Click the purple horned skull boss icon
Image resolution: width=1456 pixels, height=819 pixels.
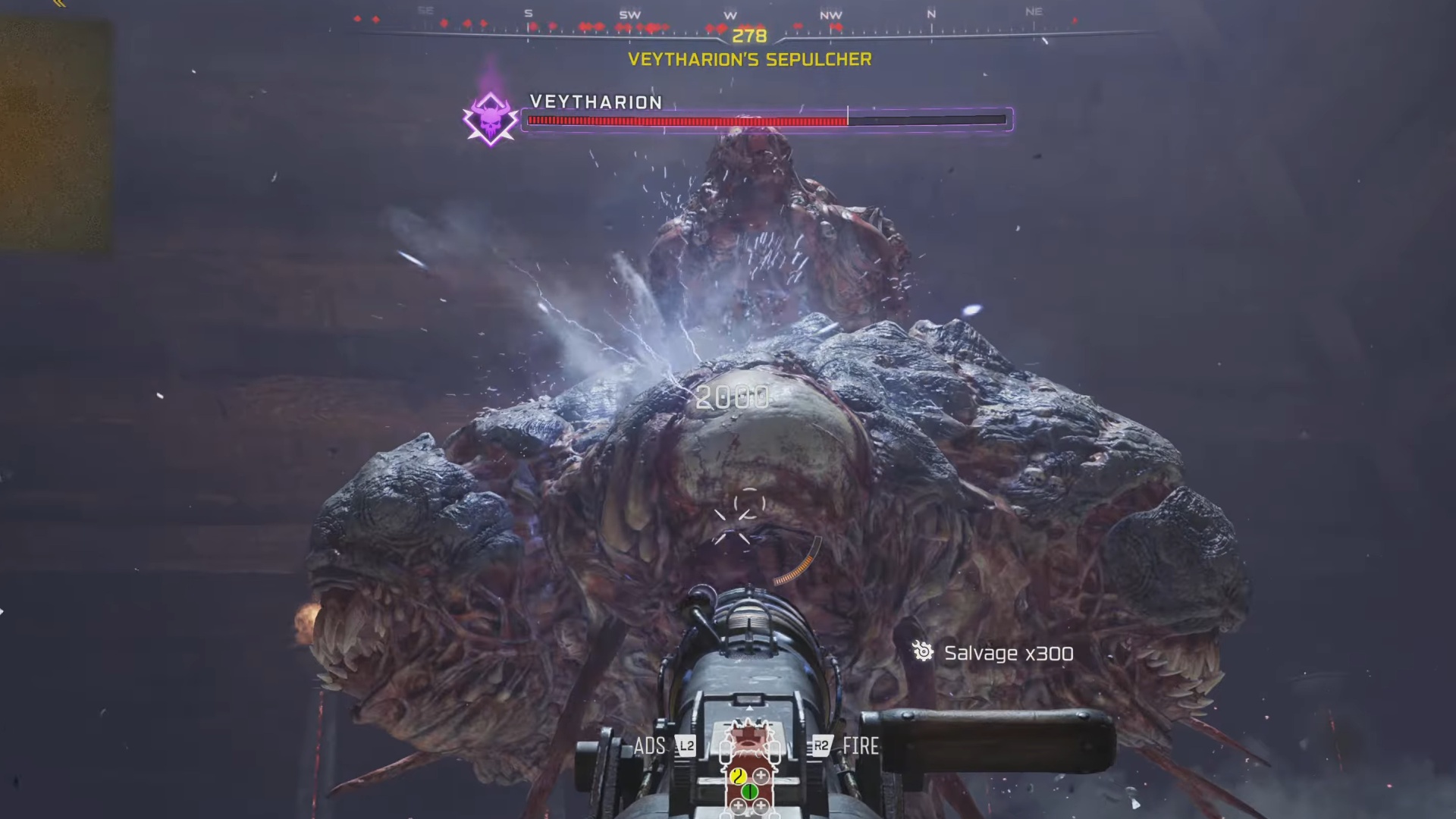tap(490, 121)
